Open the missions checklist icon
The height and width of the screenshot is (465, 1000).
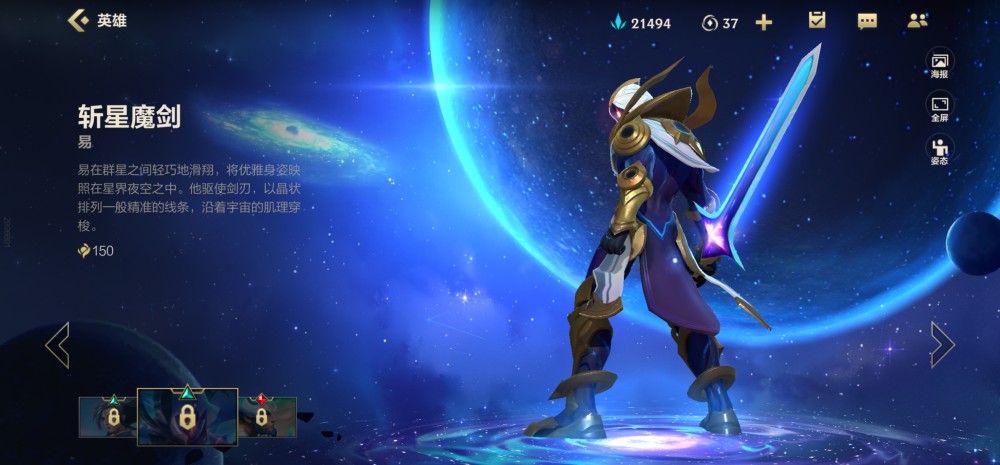tap(817, 21)
